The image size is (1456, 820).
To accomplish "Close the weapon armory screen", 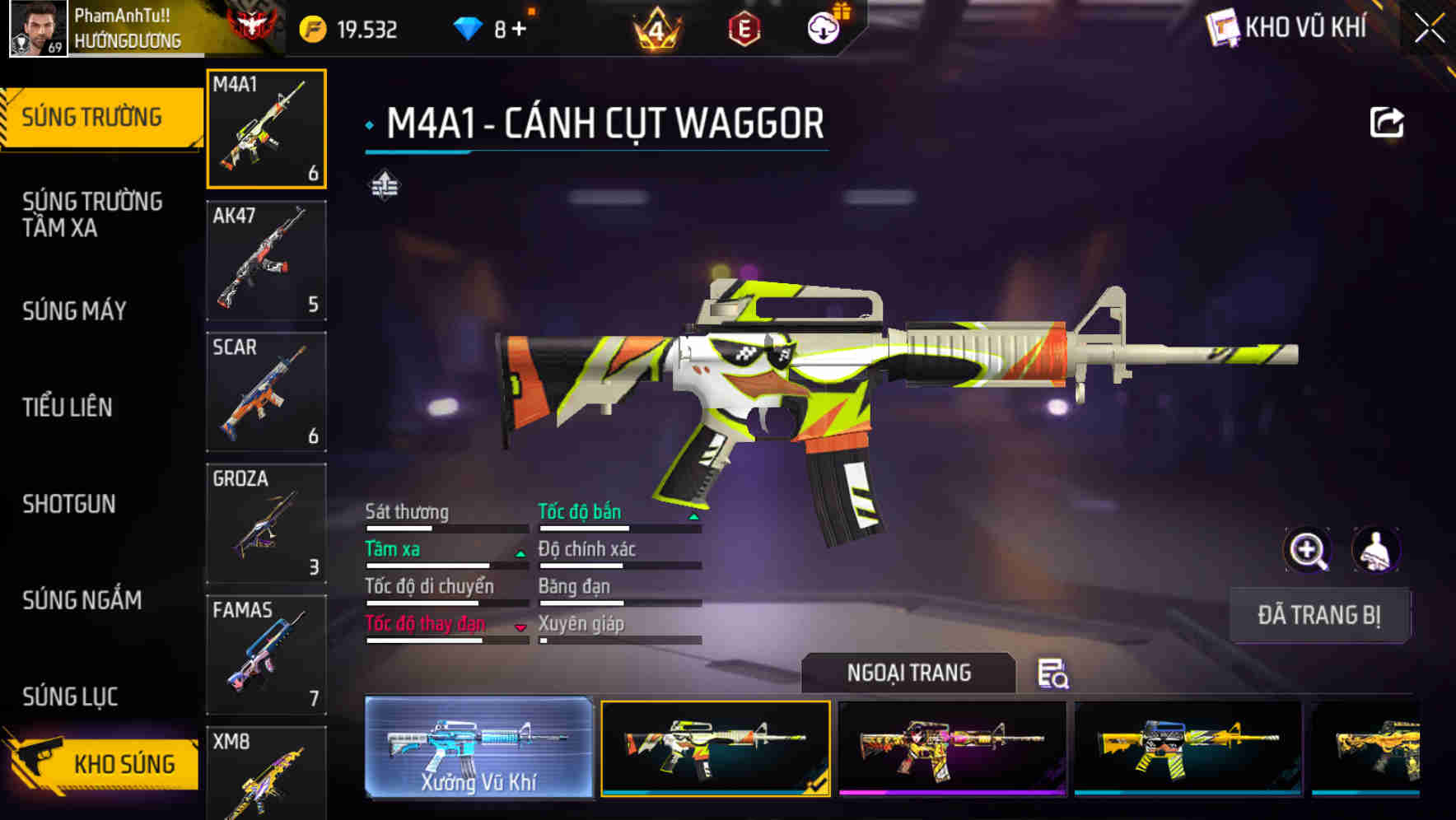I will pos(1429,29).
